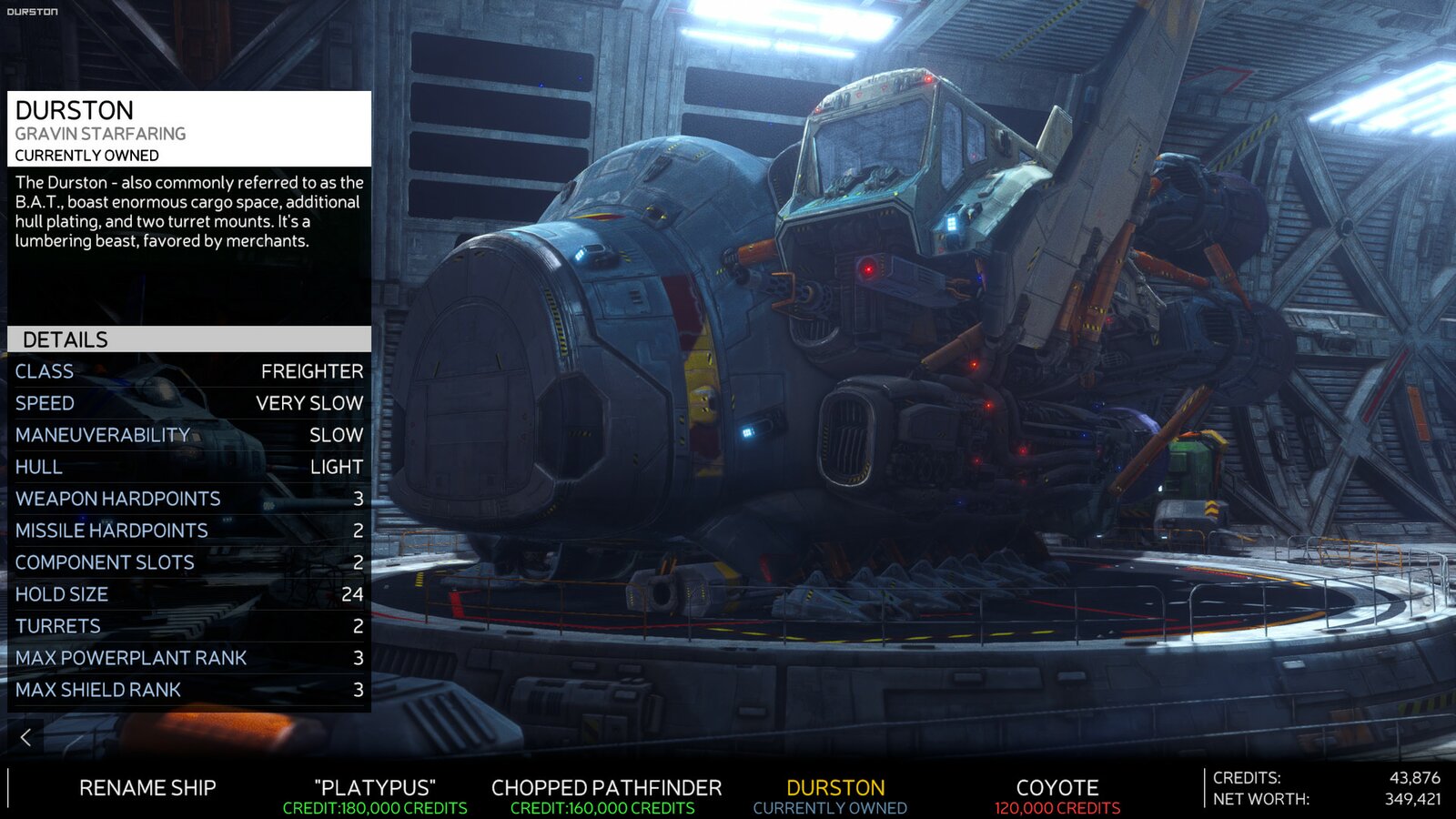
Task: Click the SPEED: VERY SLOW detail row
Action: coord(182,403)
